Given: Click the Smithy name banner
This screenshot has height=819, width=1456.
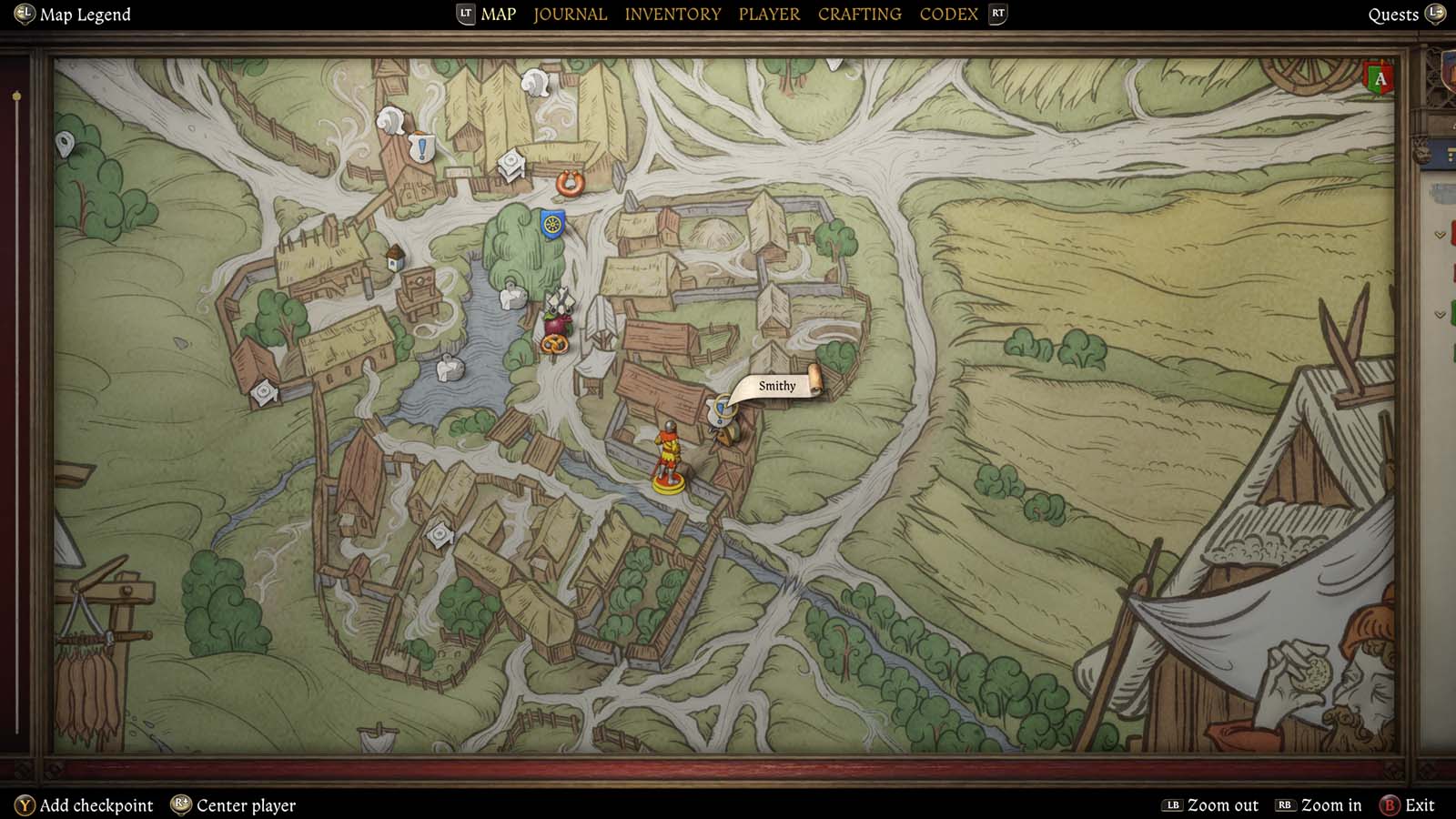Looking at the screenshot, I should (x=776, y=386).
